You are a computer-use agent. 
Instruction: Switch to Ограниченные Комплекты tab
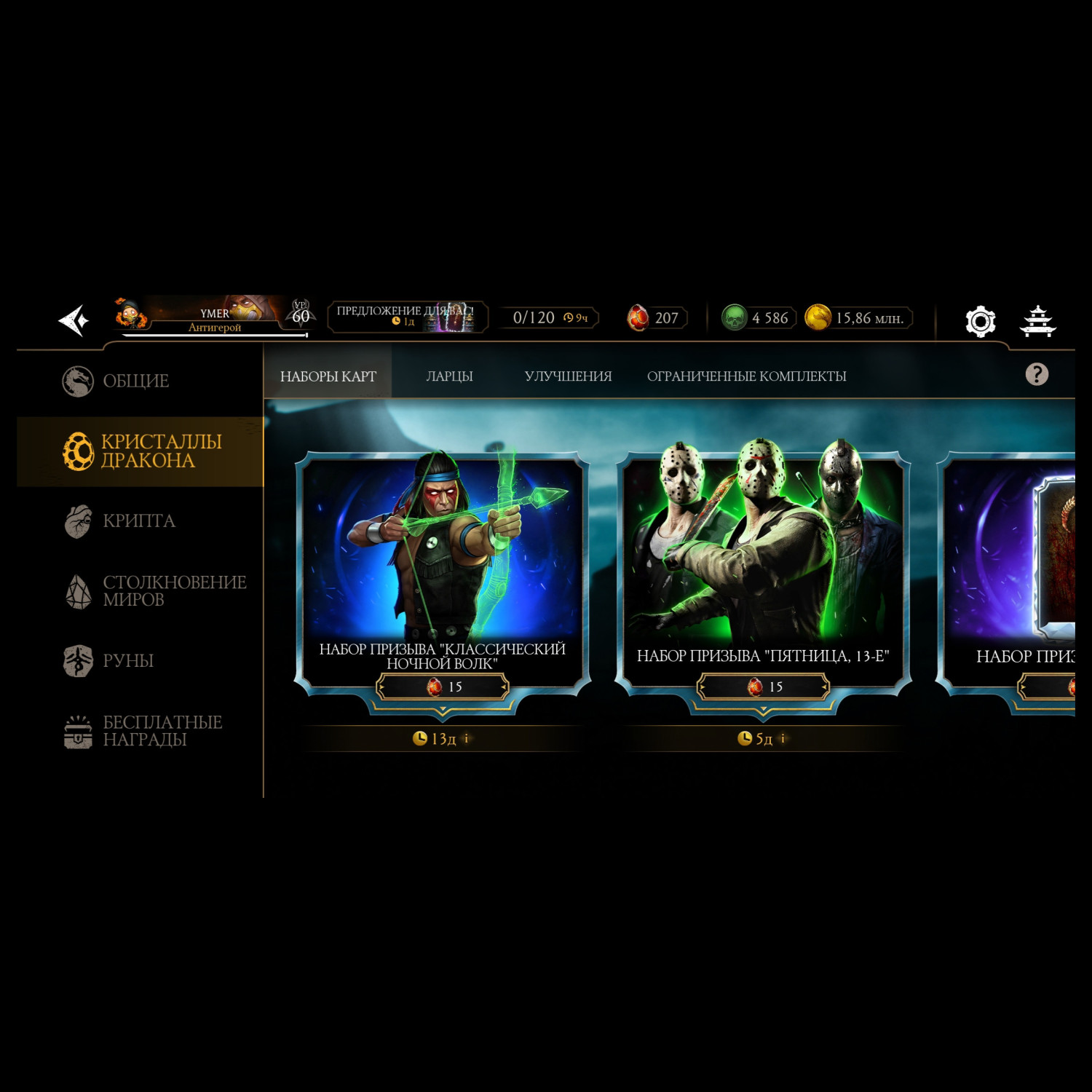pos(746,376)
